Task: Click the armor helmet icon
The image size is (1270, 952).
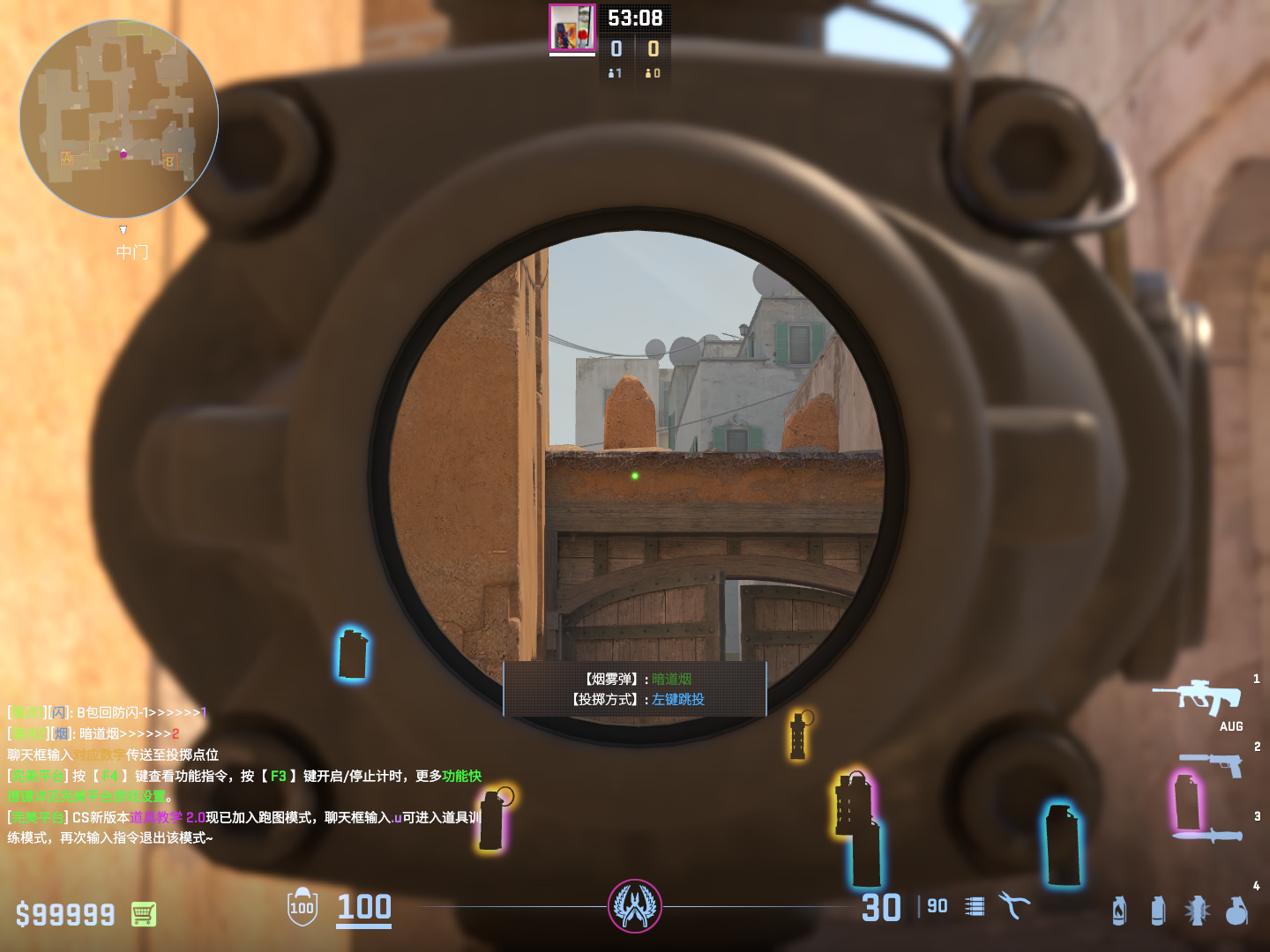Action: tap(303, 907)
